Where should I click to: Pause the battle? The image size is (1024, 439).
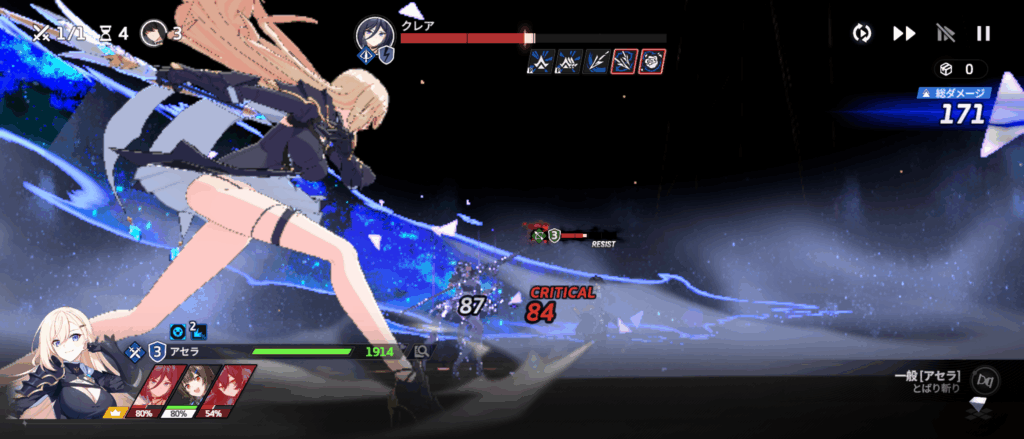click(983, 33)
